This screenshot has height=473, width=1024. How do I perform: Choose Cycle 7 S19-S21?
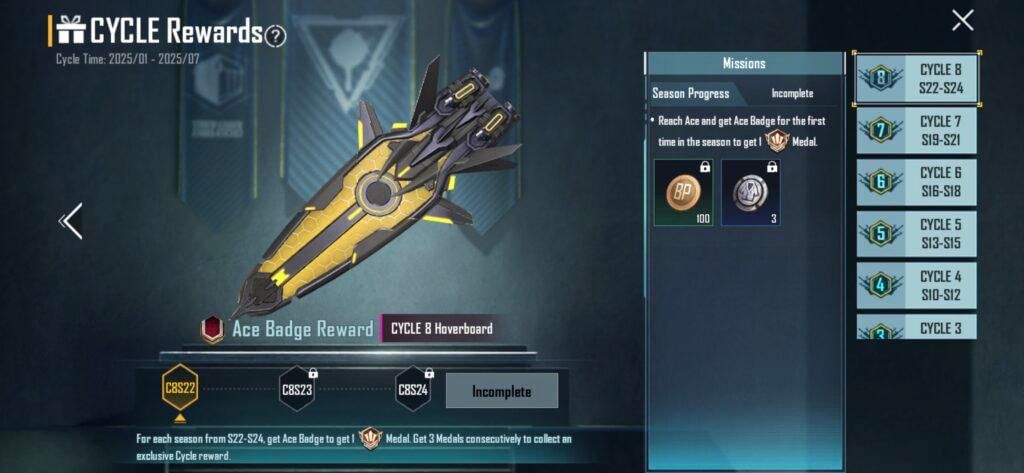pos(917,130)
